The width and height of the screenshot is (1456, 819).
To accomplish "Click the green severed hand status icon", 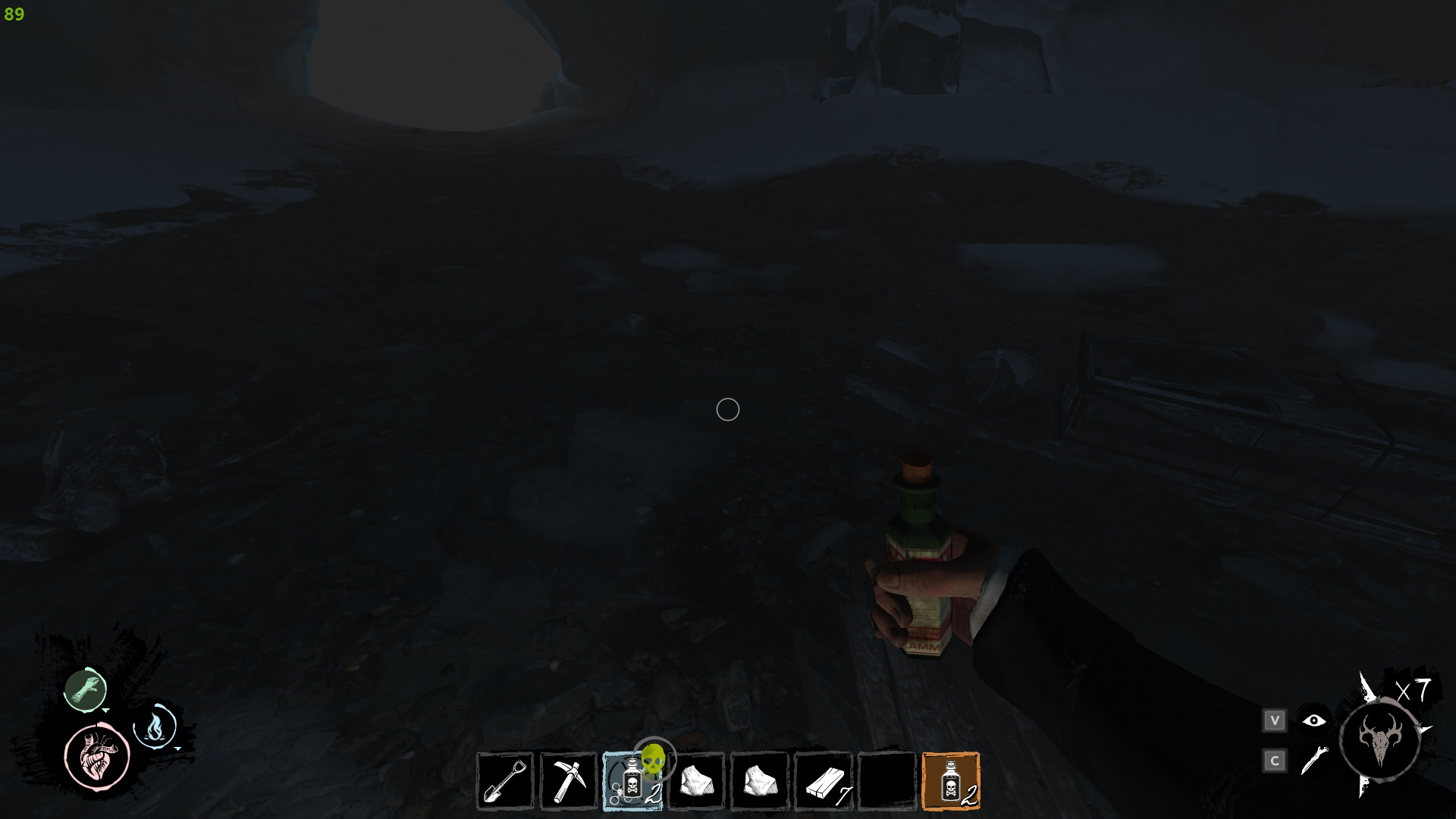I will (86, 689).
